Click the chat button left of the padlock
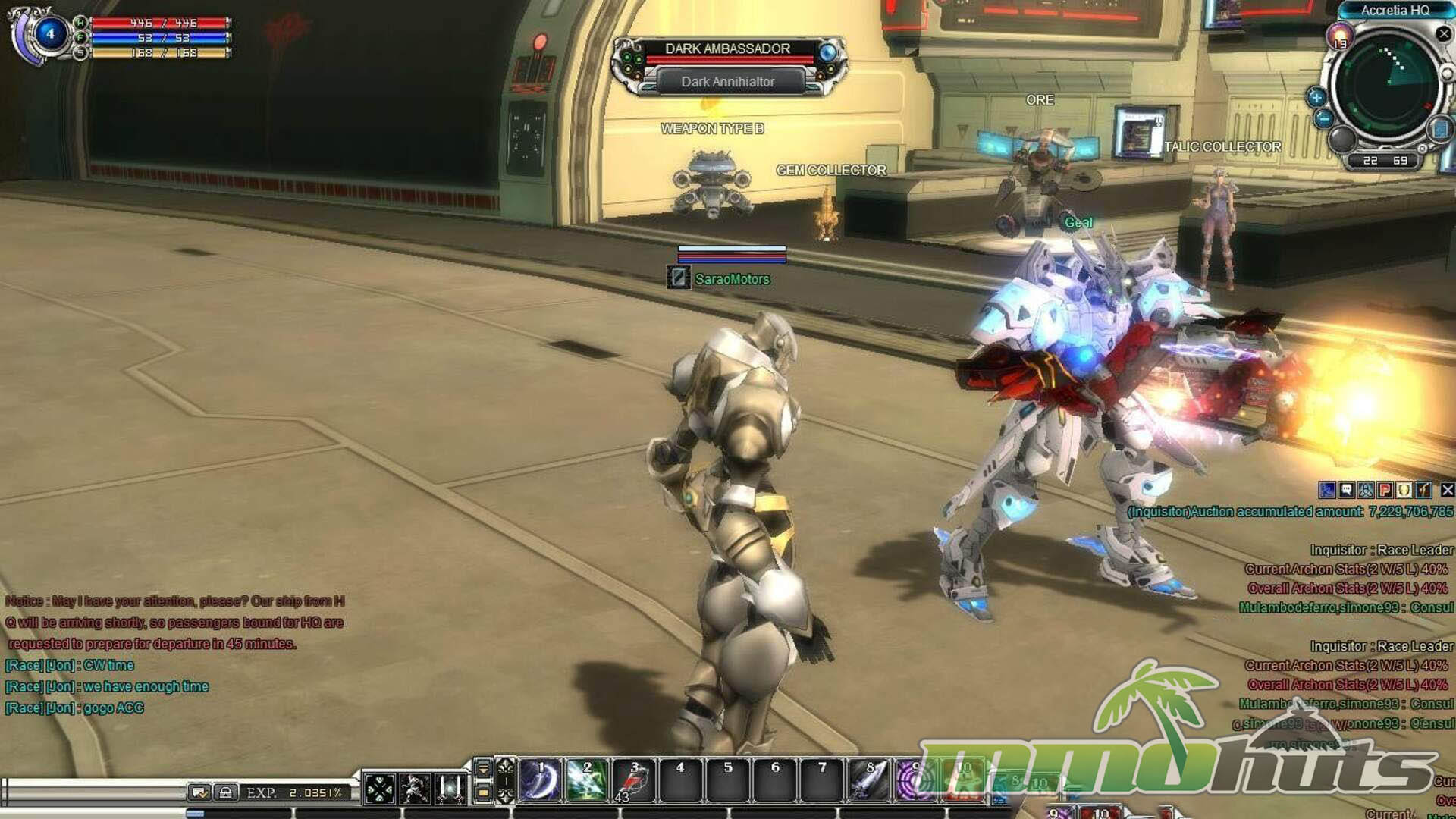 pyautogui.click(x=200, y=793)
